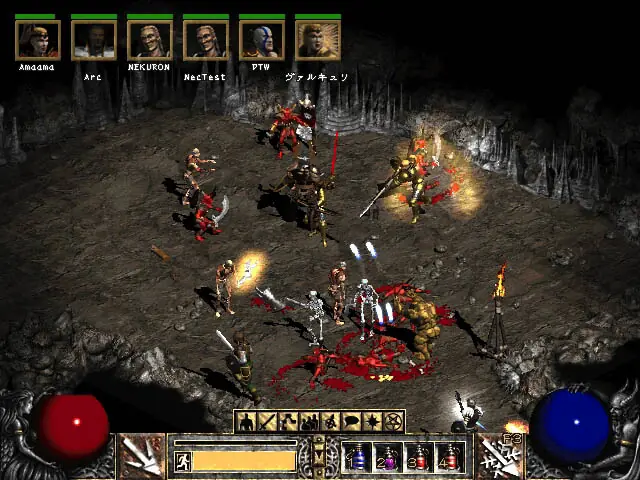Open the game menu pentagram icon
The height and width of the screenshot is (480, 640).
point(394,422)
